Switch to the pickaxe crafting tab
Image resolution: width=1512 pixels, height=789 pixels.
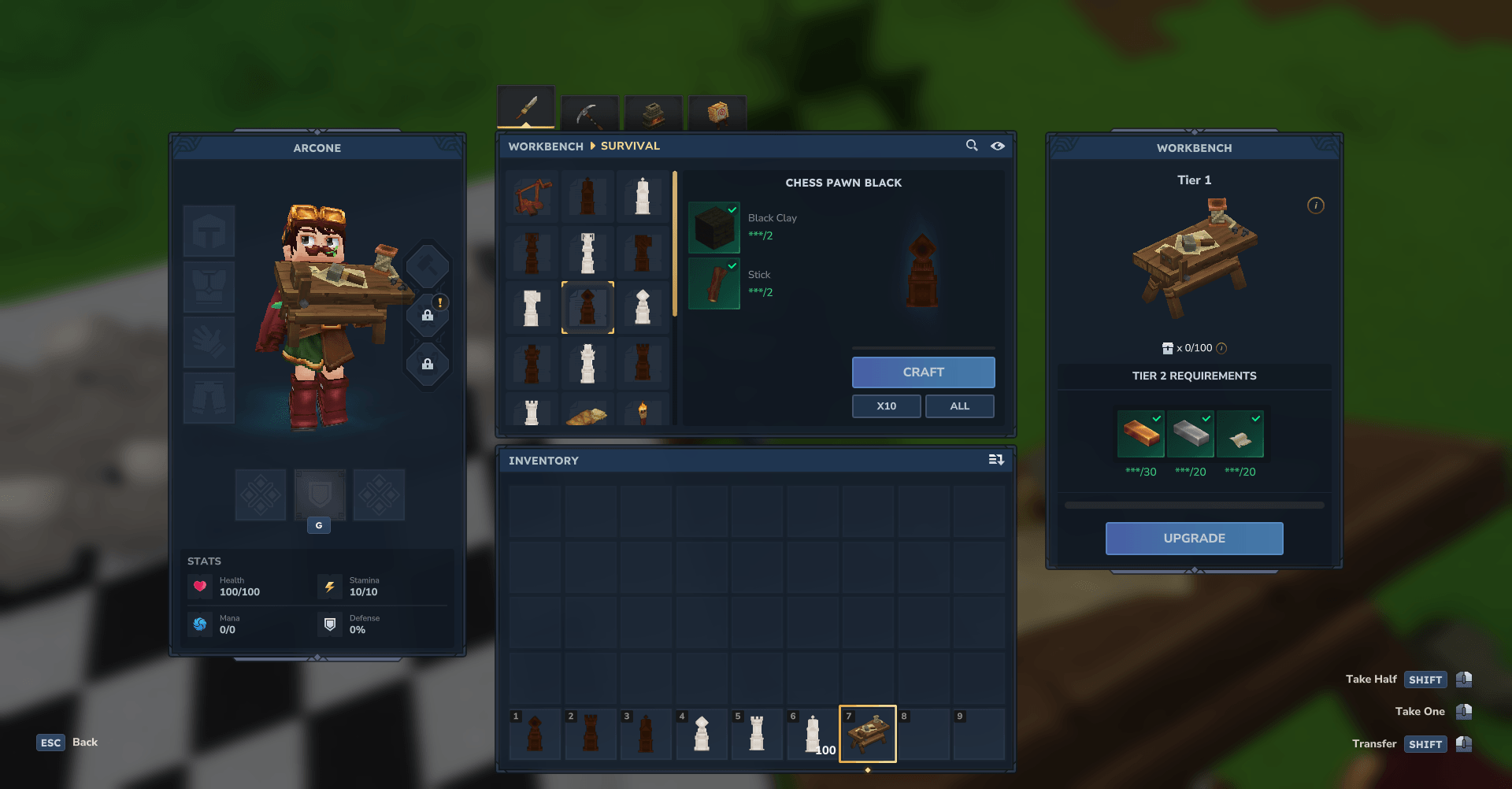coord(589,114)
